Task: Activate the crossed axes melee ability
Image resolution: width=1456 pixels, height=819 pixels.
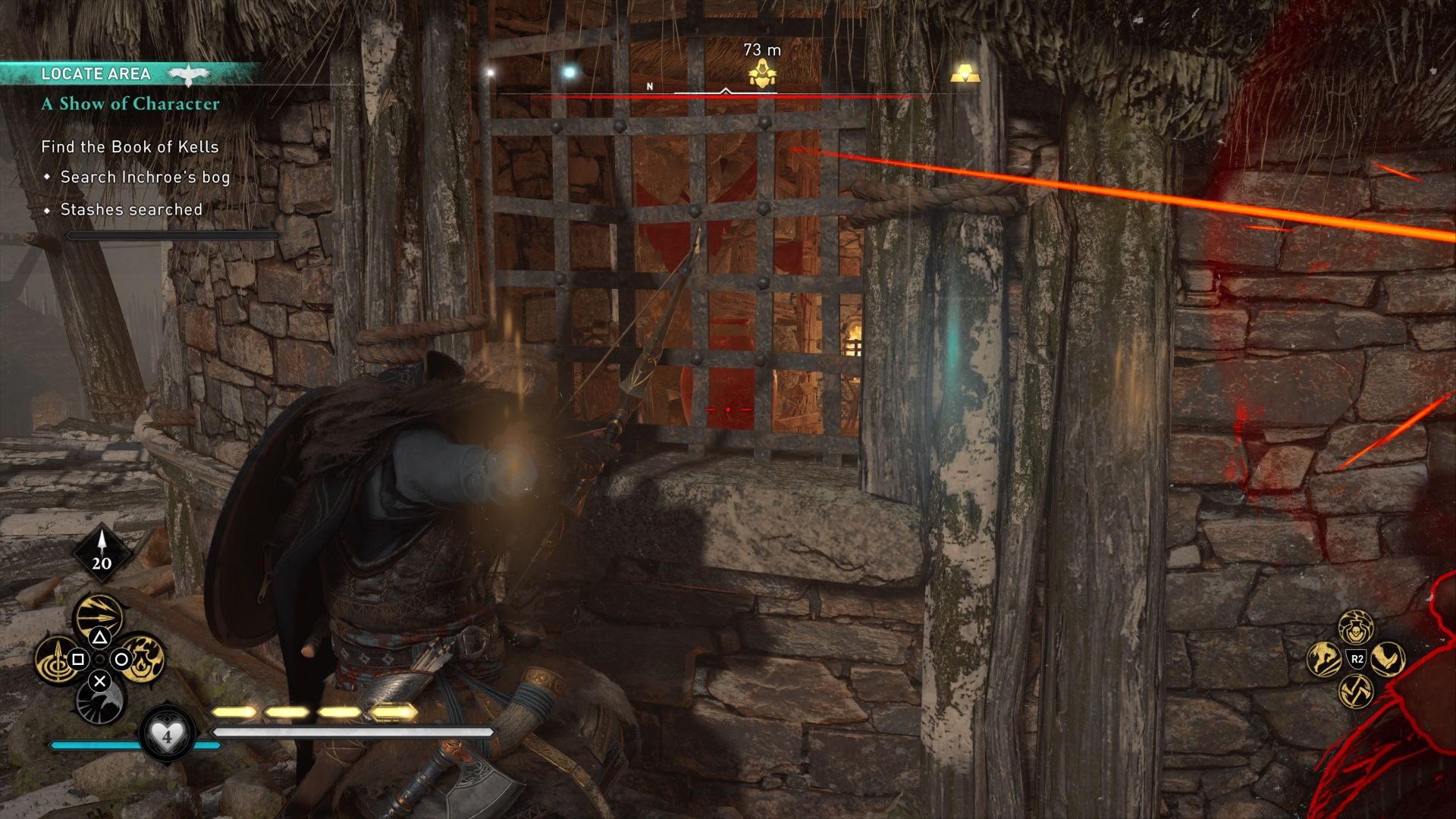Action: pyautogui.click(x=1355, y=691)
